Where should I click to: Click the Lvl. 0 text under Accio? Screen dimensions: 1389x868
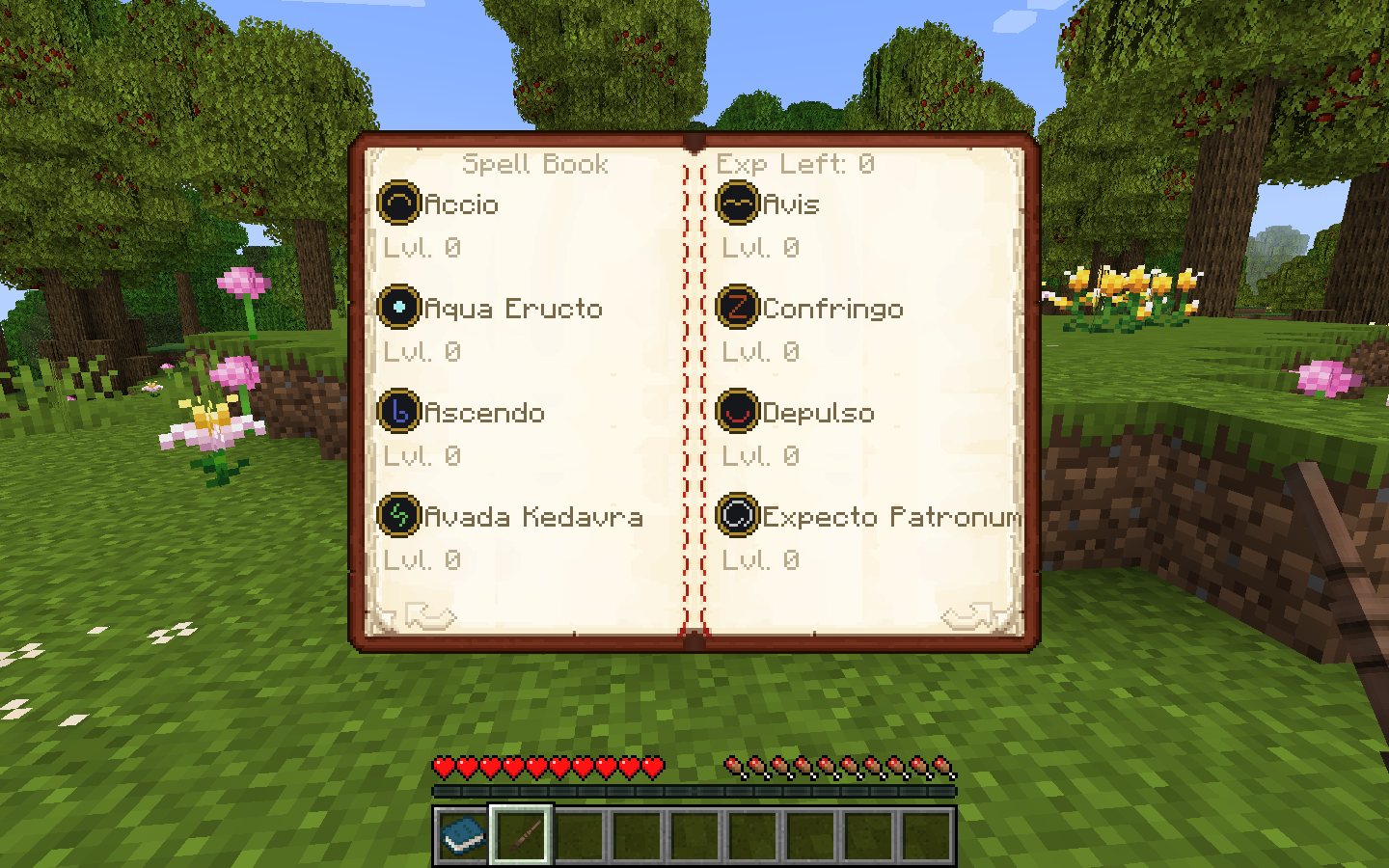[422, 248]
